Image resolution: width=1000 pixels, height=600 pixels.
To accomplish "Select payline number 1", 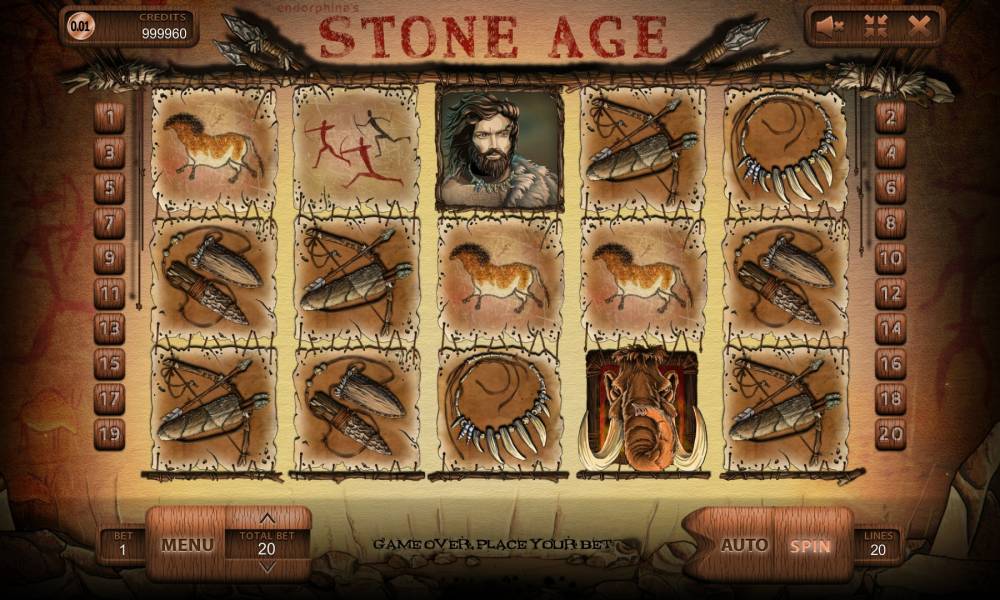I will (109, 118).
